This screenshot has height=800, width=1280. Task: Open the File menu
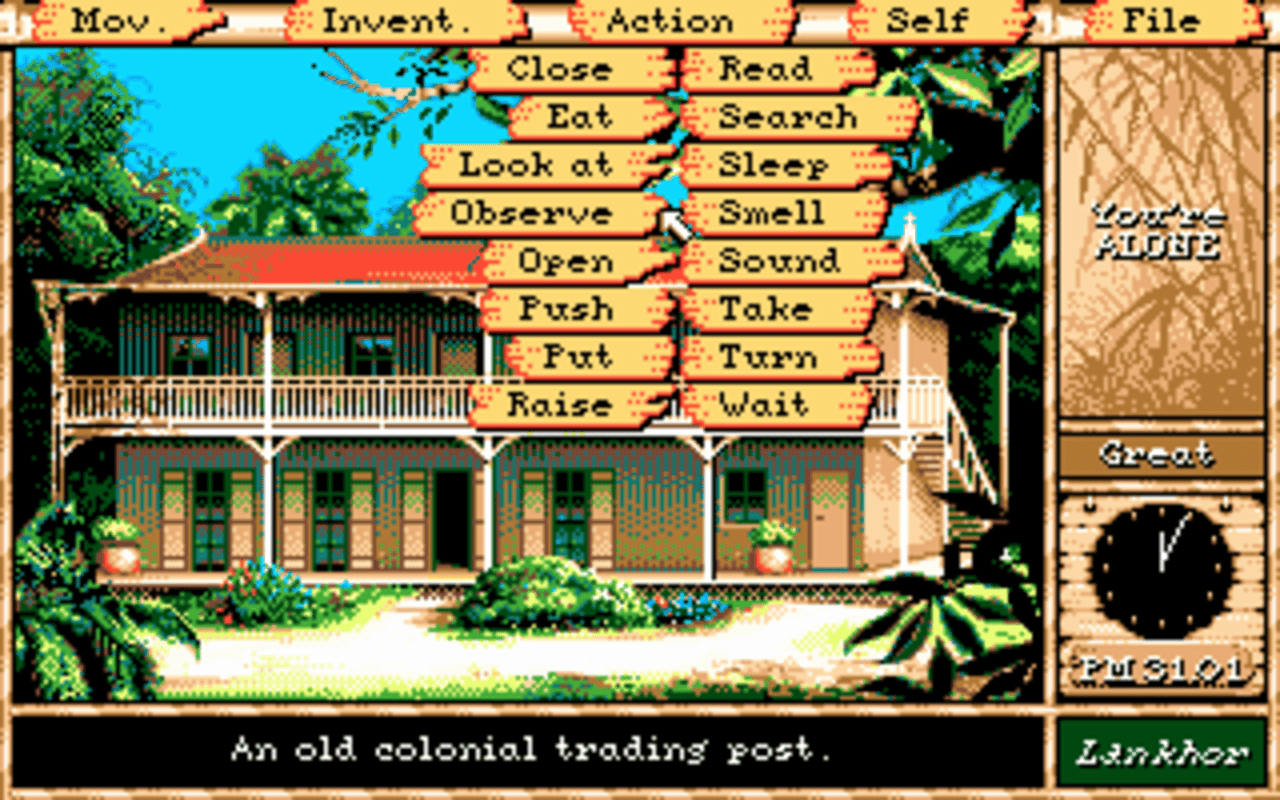pyautogui.click(x=1160, y=20)
